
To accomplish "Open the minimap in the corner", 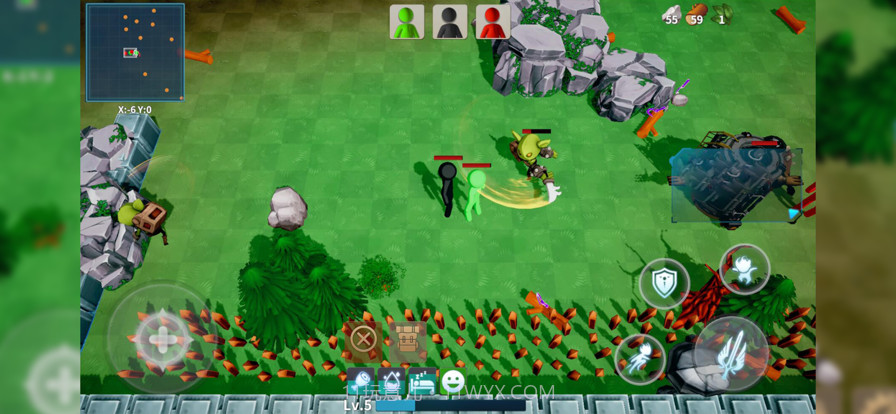I will pos(135,52).
